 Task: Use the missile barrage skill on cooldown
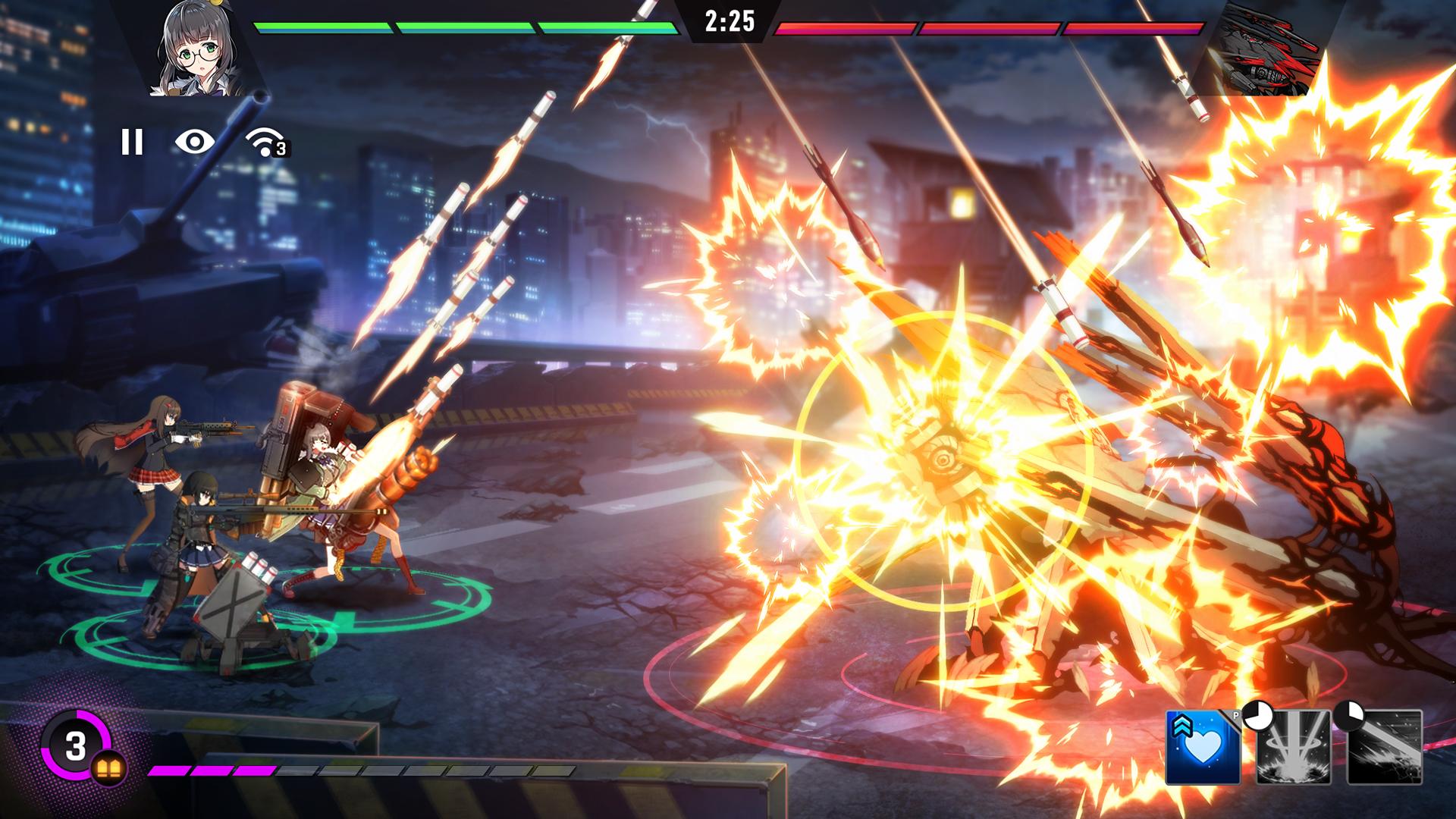coord(1294,747)
